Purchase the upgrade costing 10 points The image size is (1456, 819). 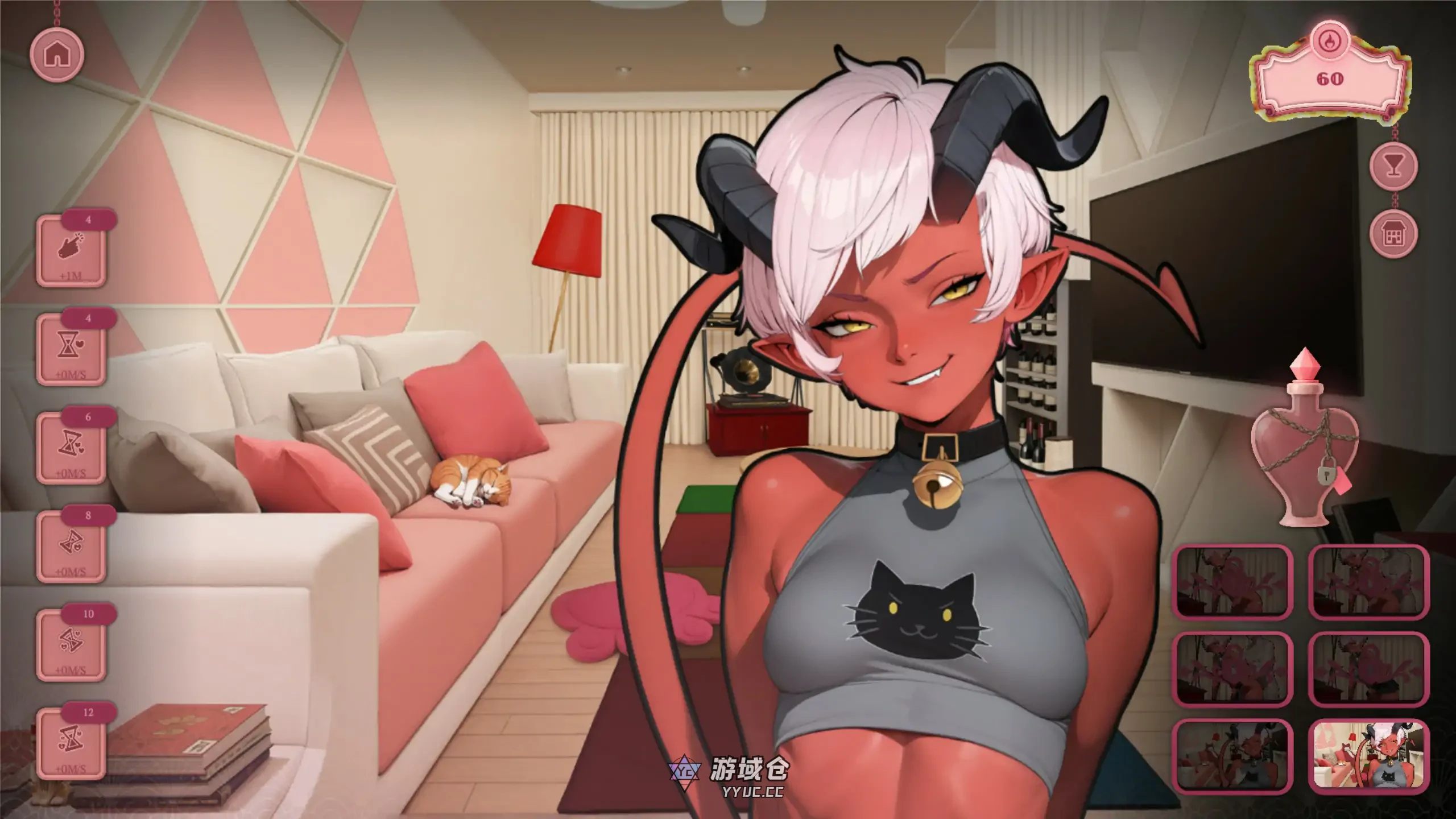71,646
